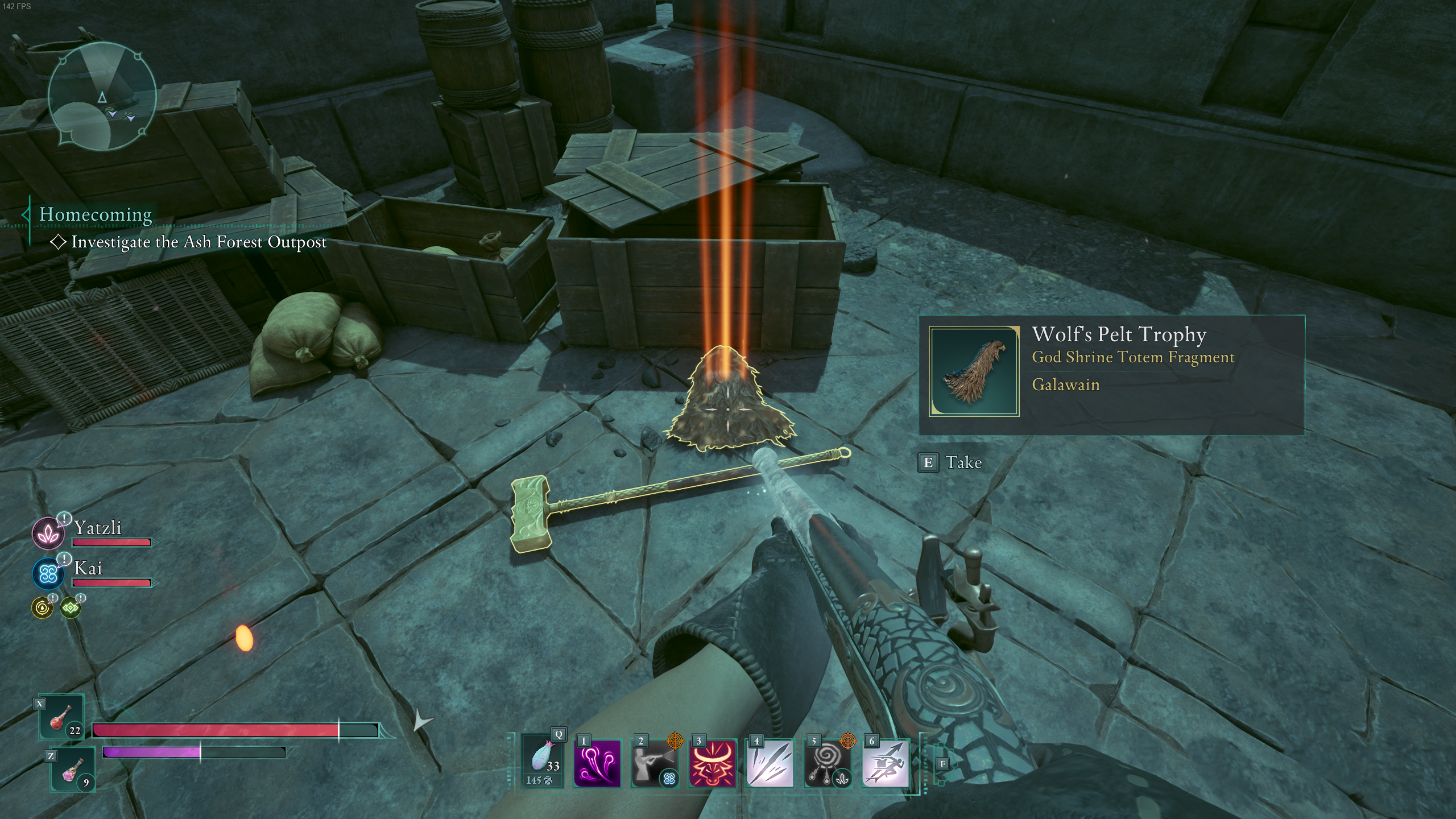Select Kai's companion portrait icon
The height and width of the screenshot is (819, 1456).
48,573
